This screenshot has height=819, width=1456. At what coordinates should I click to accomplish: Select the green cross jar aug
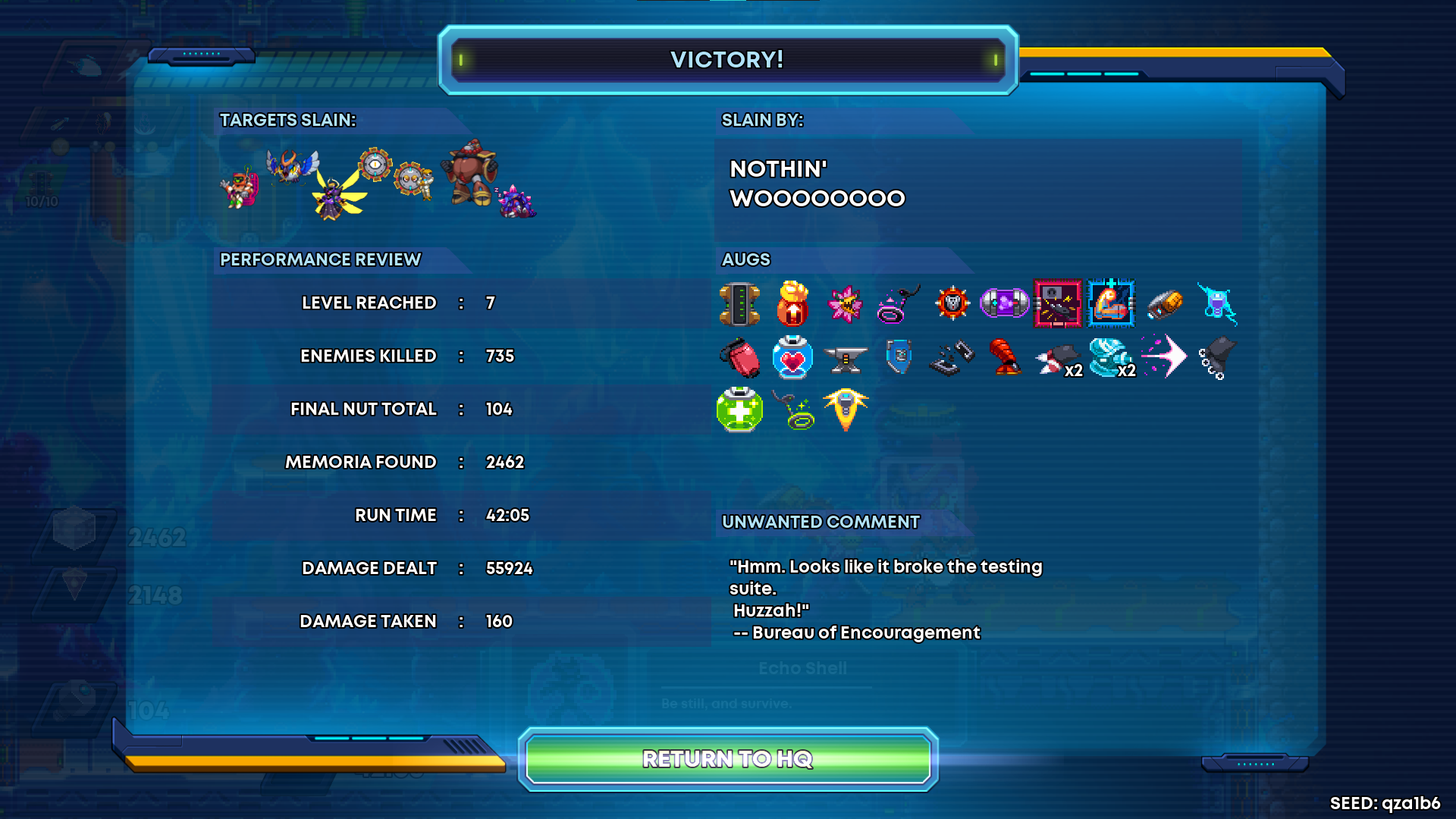pyautogui.click(x=739, y=409)
